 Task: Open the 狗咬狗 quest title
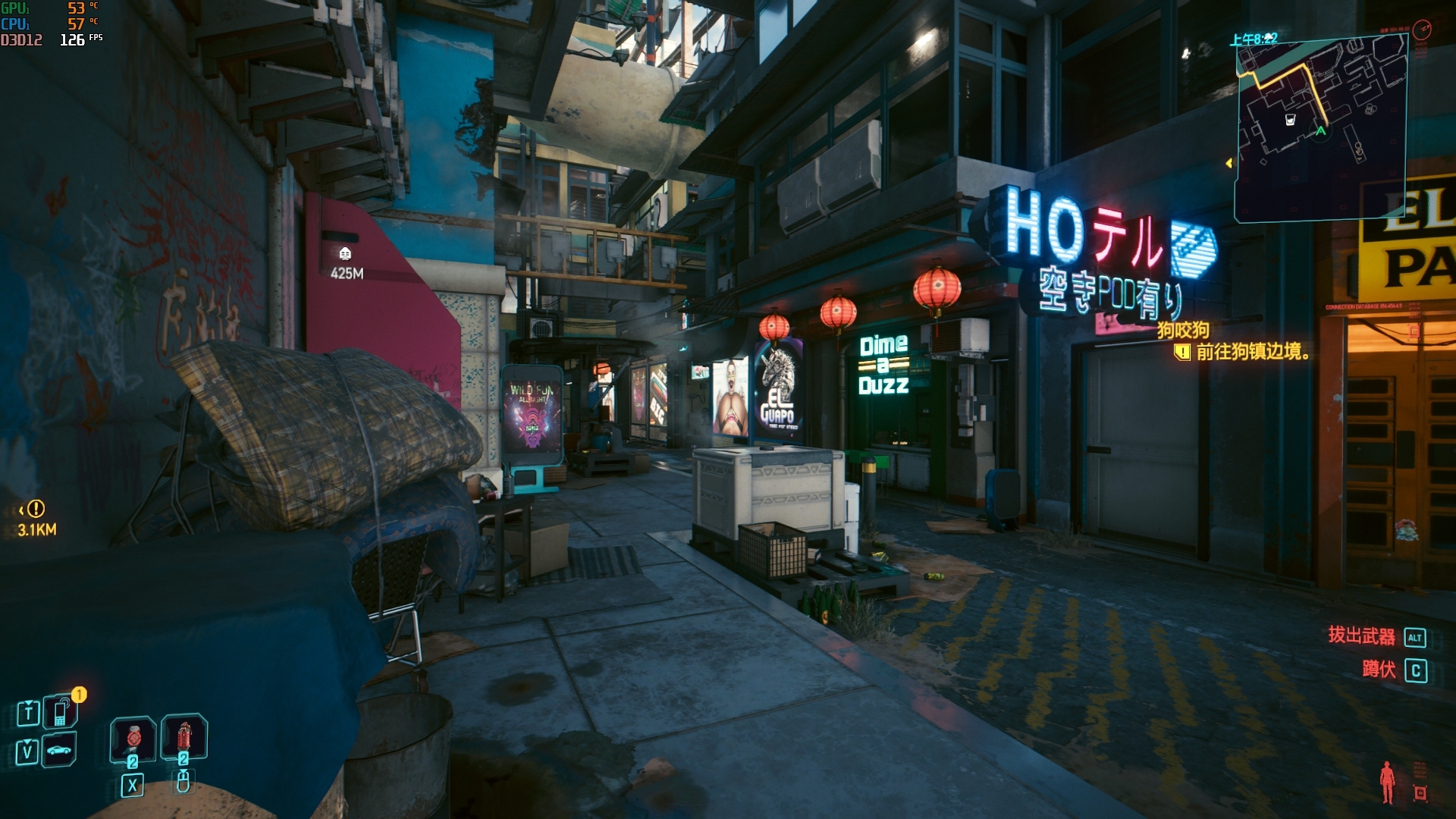(1183, 330)
